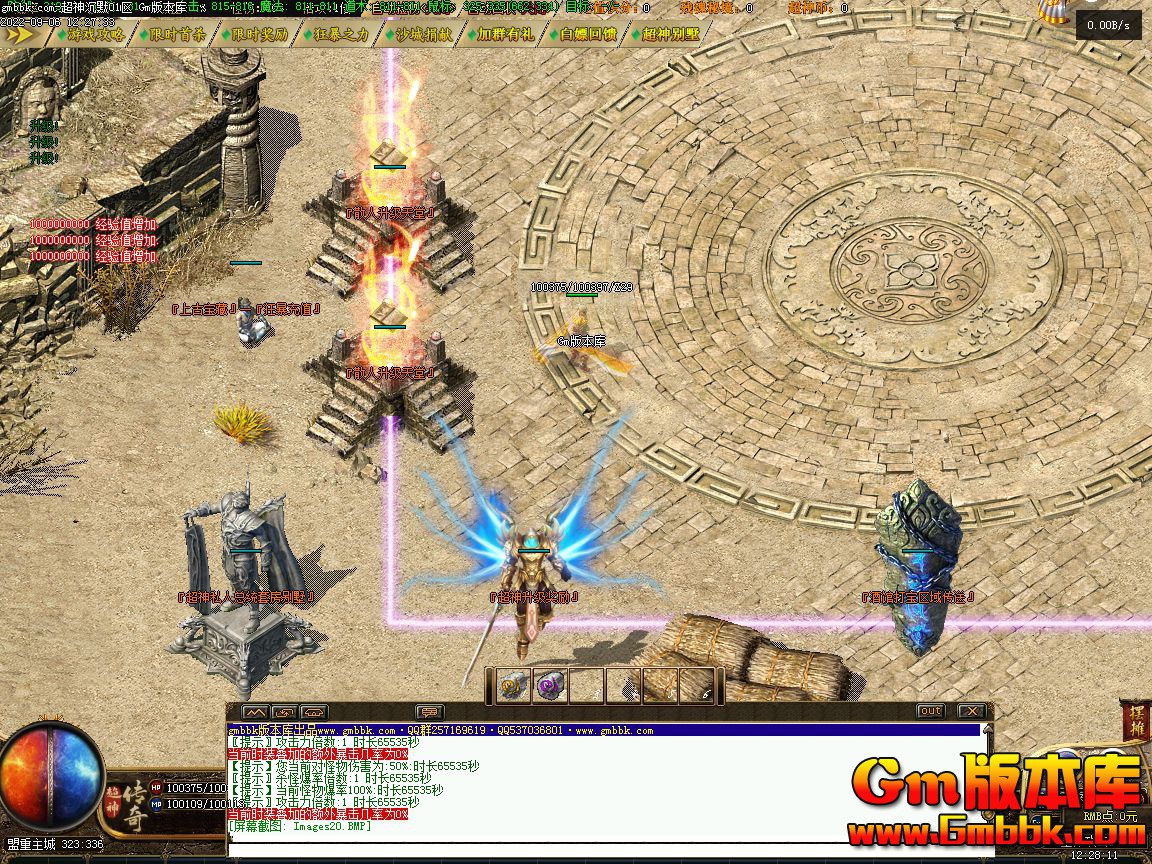Open the 限时奖励 timed rewards menu

pos(257,34)
